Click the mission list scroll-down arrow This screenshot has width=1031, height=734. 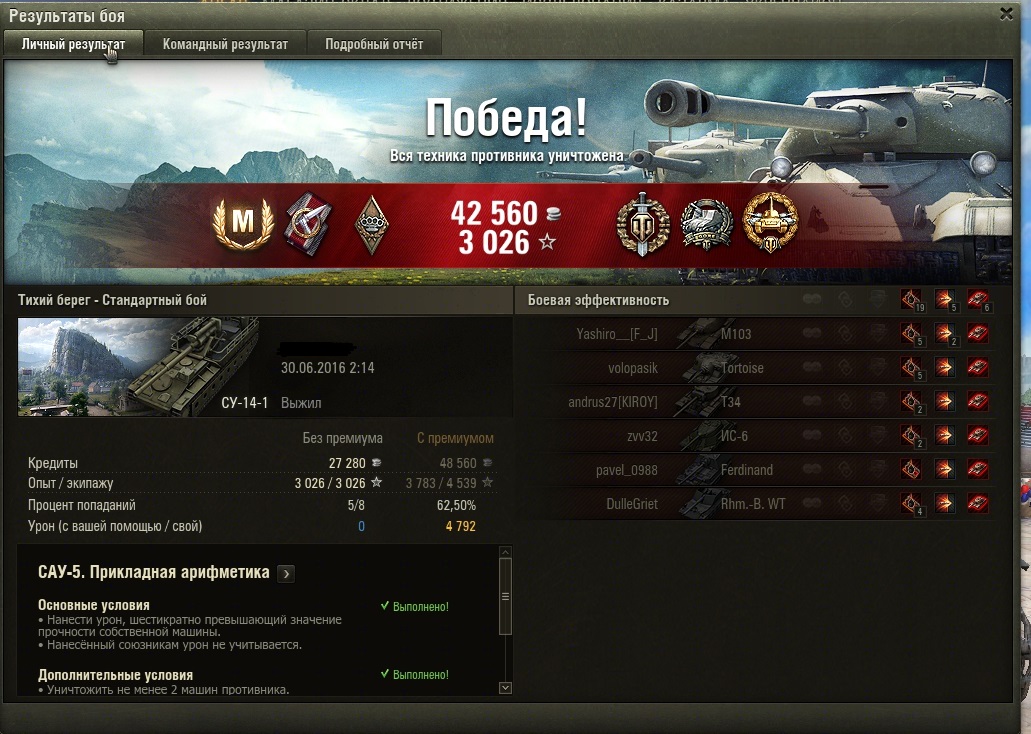click(505, 687)
